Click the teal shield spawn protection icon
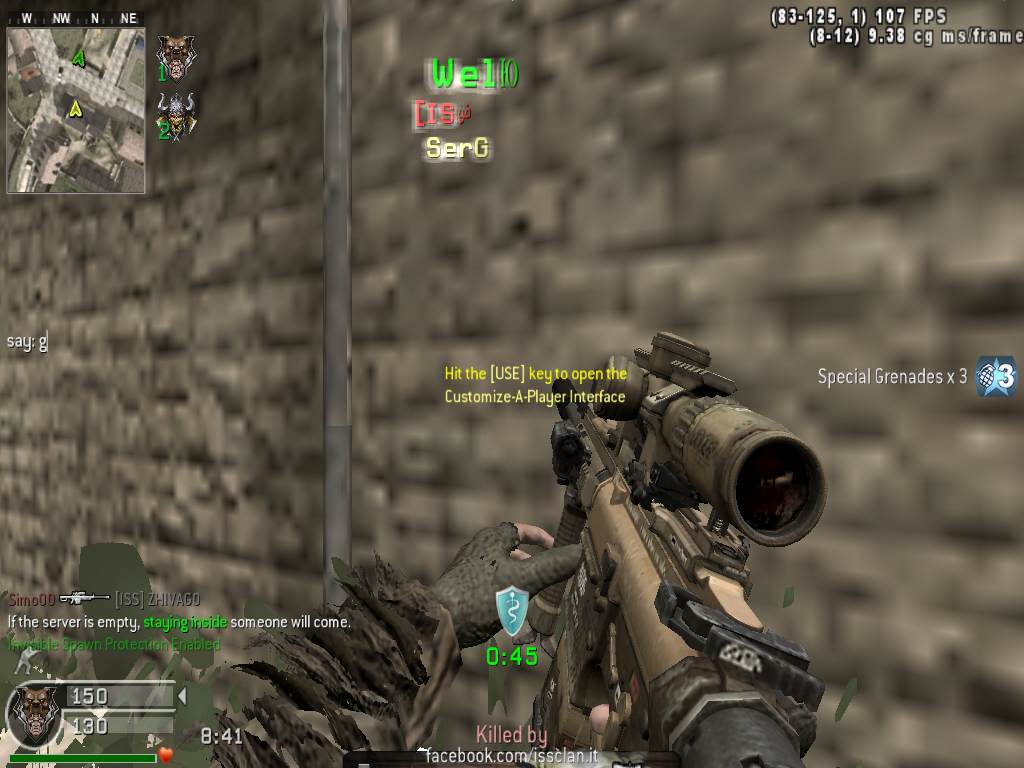The image size is (1024, 768). tap(512, 611)
